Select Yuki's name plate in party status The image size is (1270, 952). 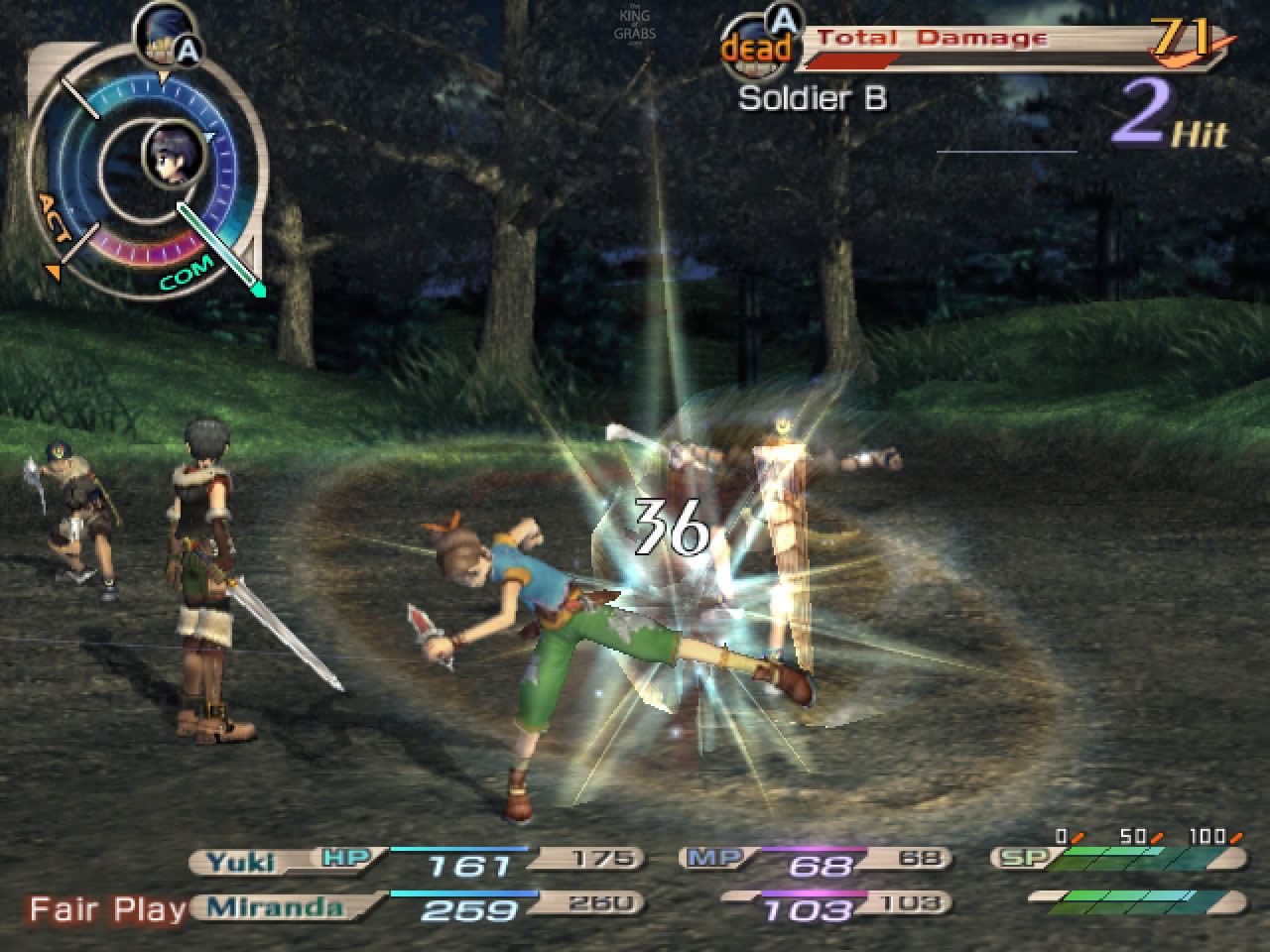tap(242, 860)
